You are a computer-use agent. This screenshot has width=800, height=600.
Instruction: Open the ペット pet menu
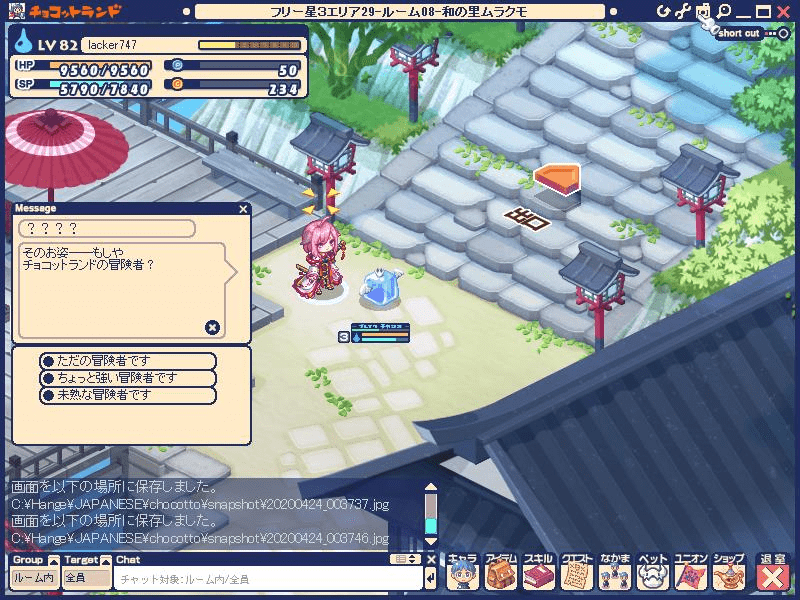(x=652, y=573)
